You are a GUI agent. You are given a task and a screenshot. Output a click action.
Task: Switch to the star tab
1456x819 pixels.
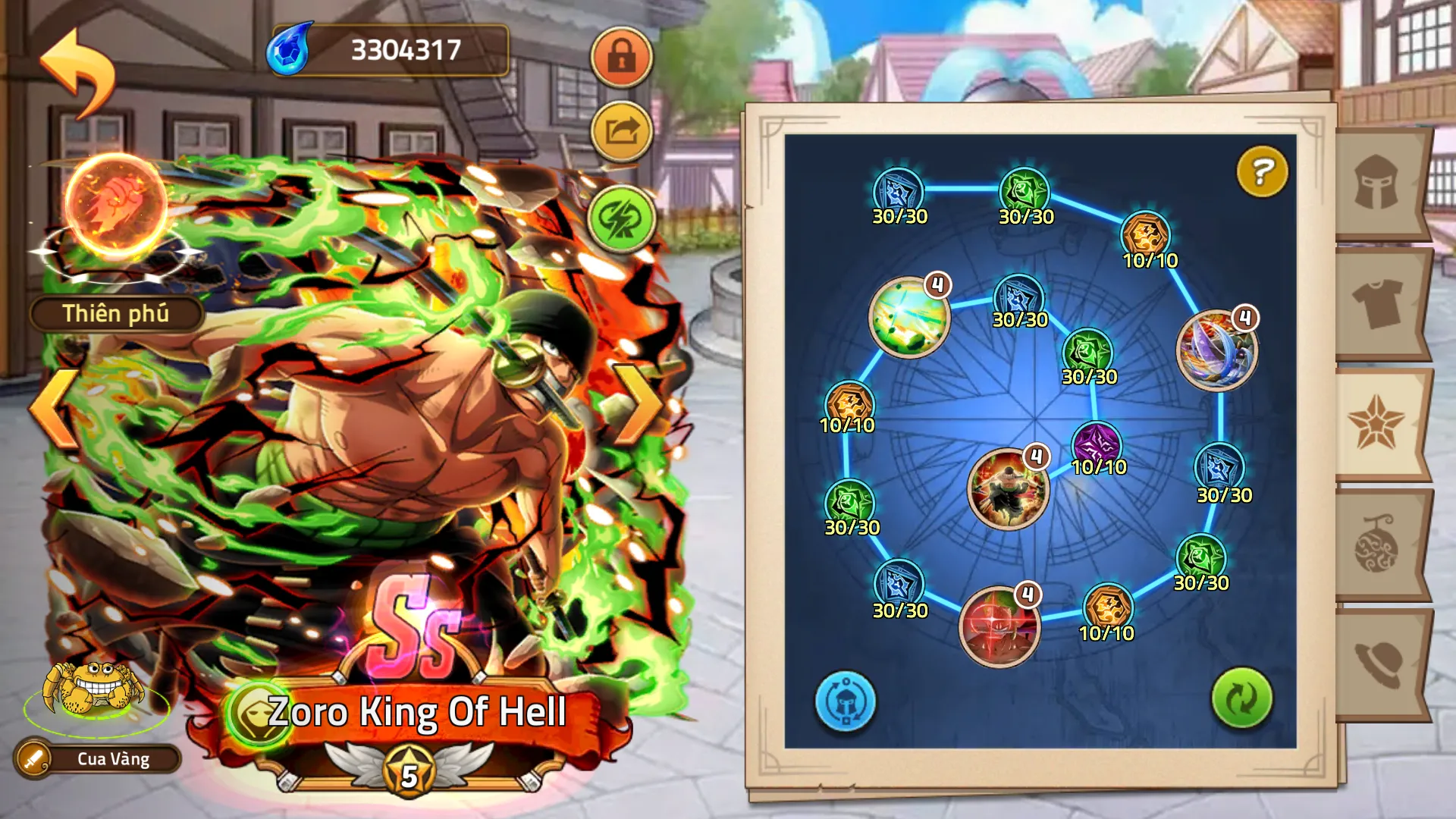pyautogui.click(x=1376, y=423)
